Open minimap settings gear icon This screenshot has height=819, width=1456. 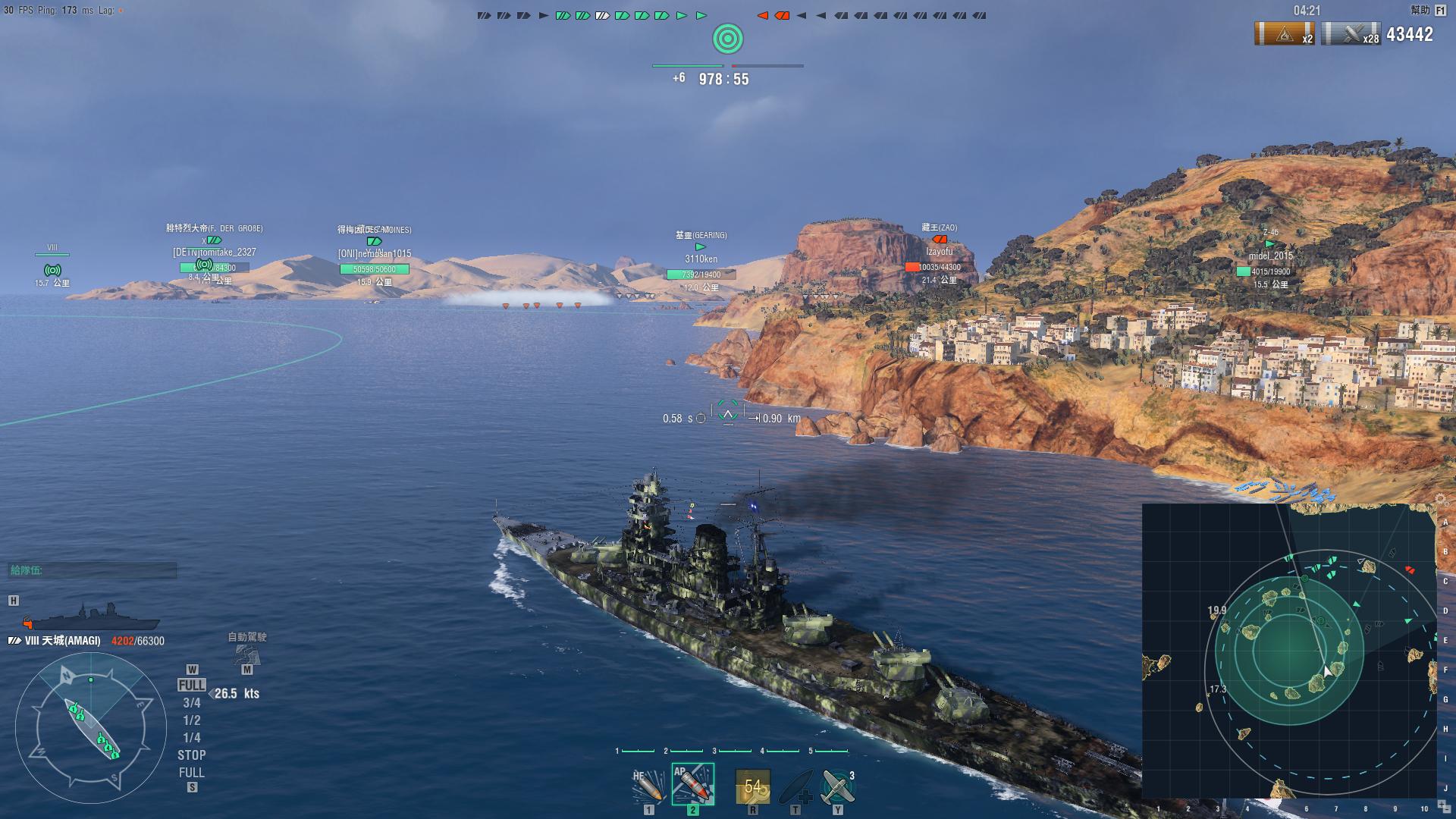(1442, 499)
